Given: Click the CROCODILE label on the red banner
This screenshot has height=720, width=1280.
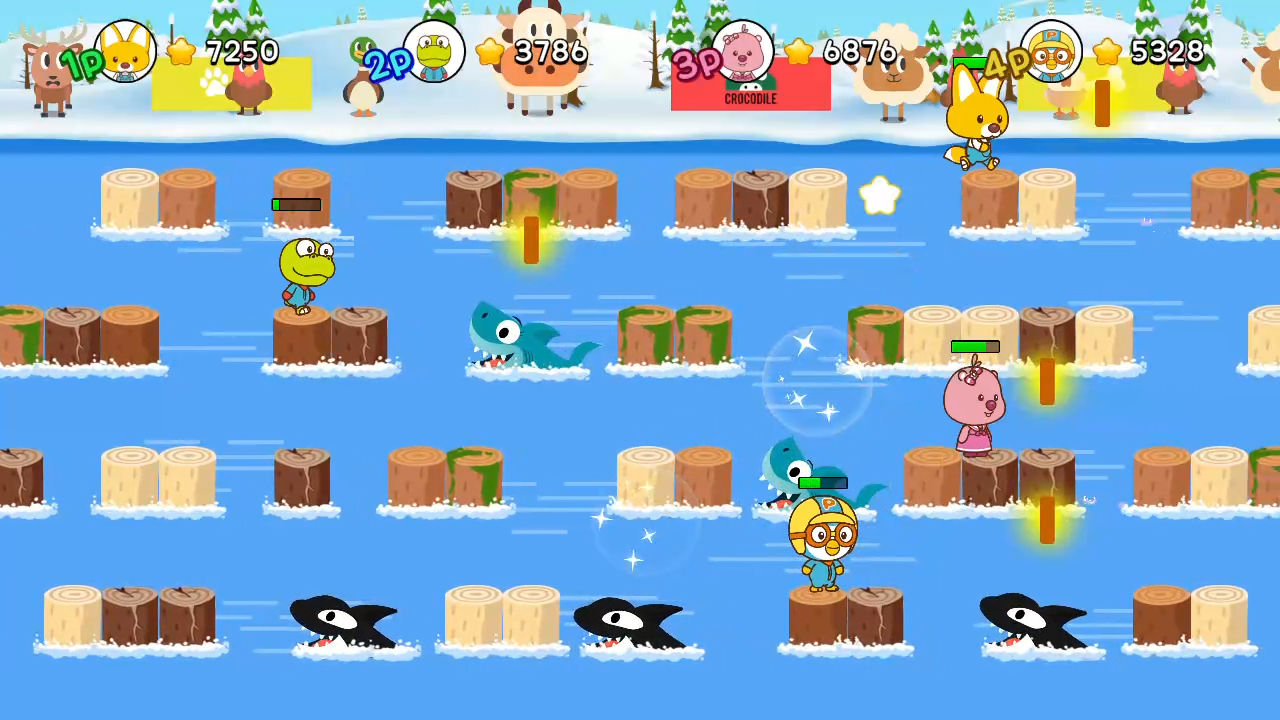Looking at the screenshot, I should click(750, 98).
